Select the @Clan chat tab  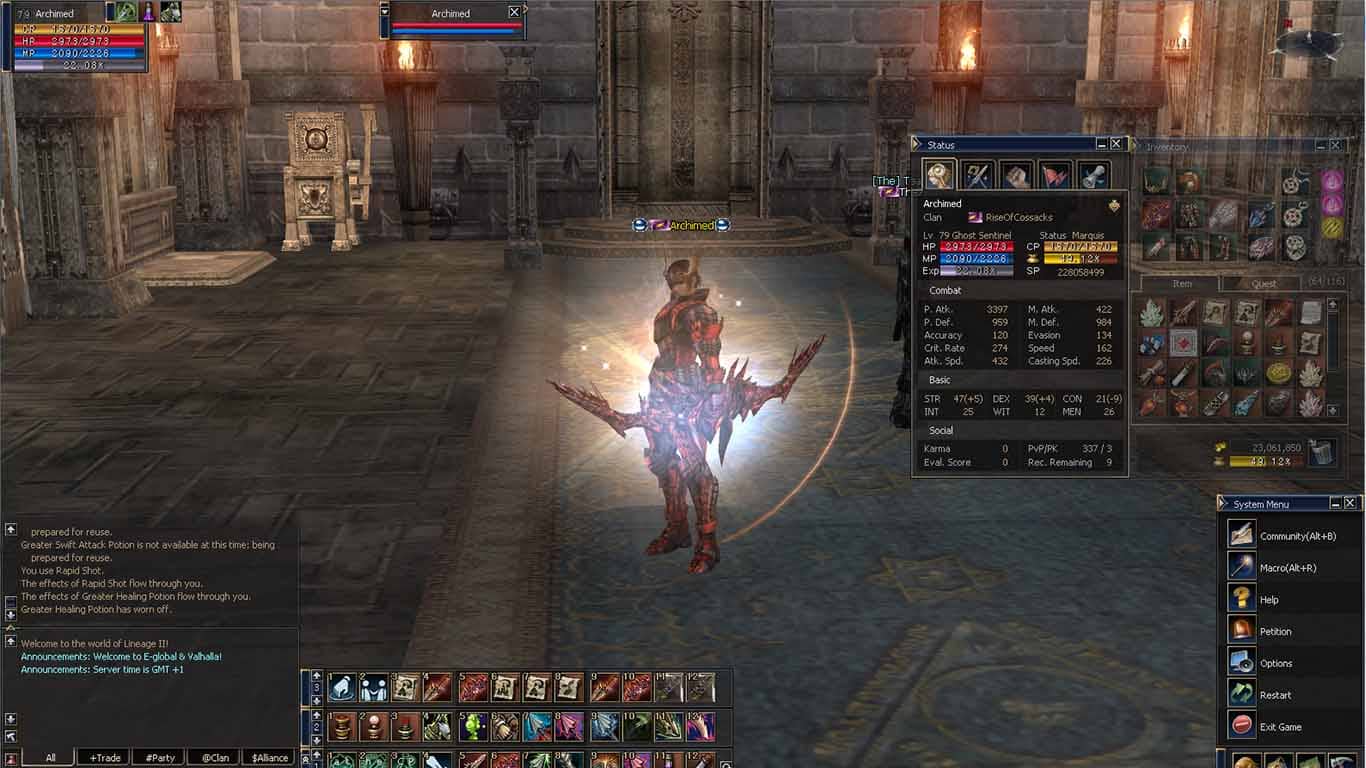(x=215, y=757)
